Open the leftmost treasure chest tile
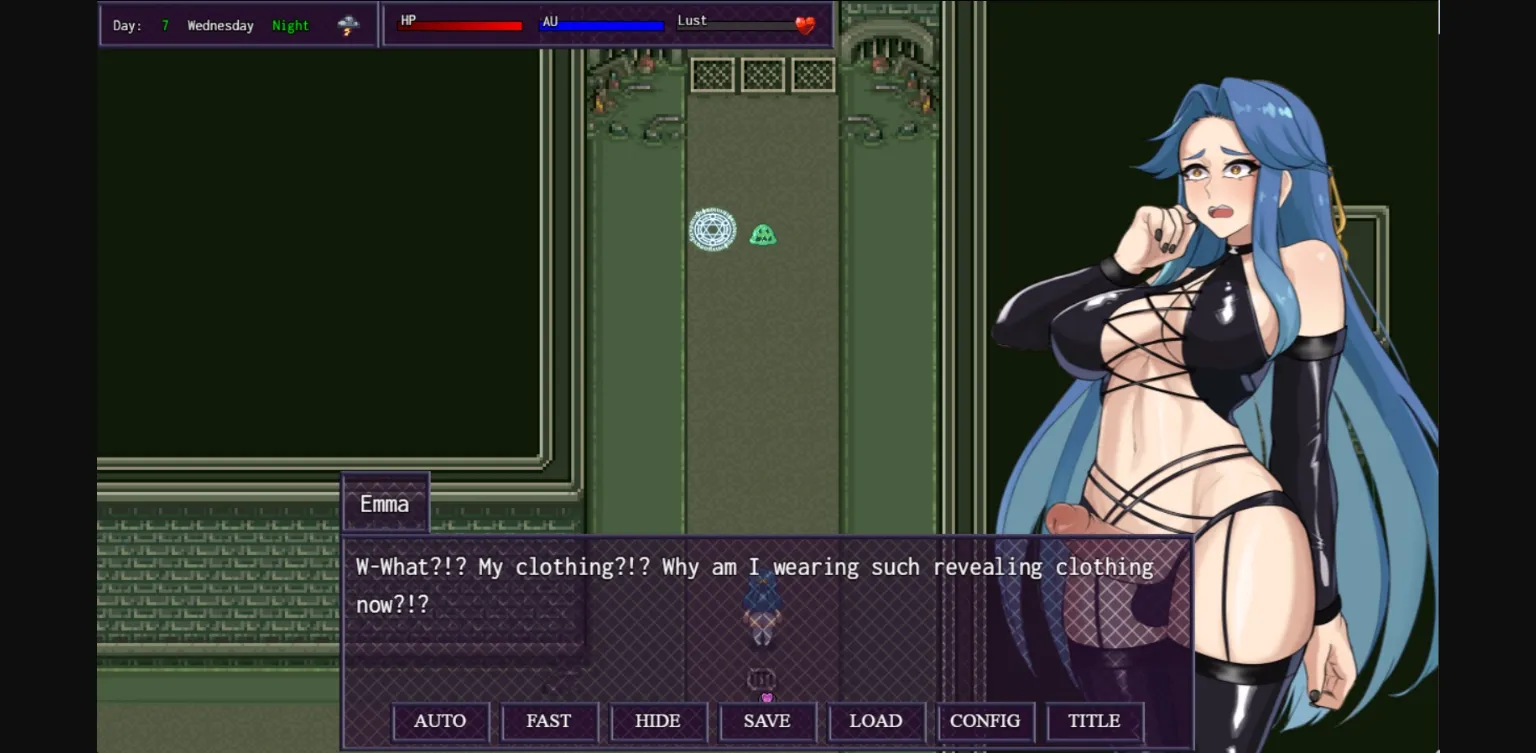 [712, 74]
